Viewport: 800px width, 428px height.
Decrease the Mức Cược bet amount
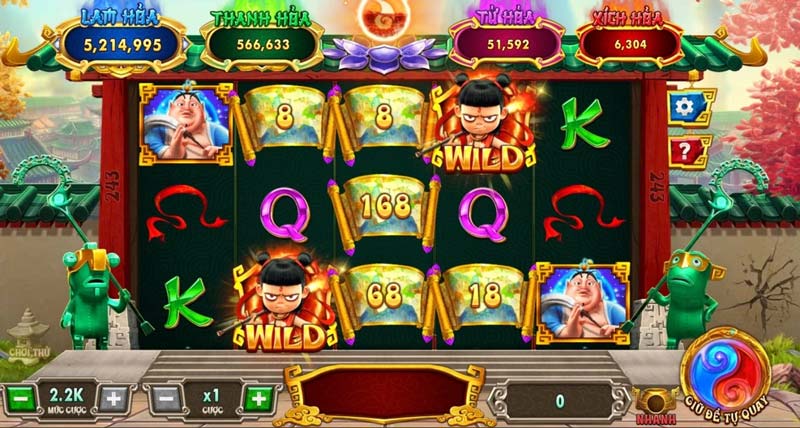pyautogui.click(x=22, y=398)
